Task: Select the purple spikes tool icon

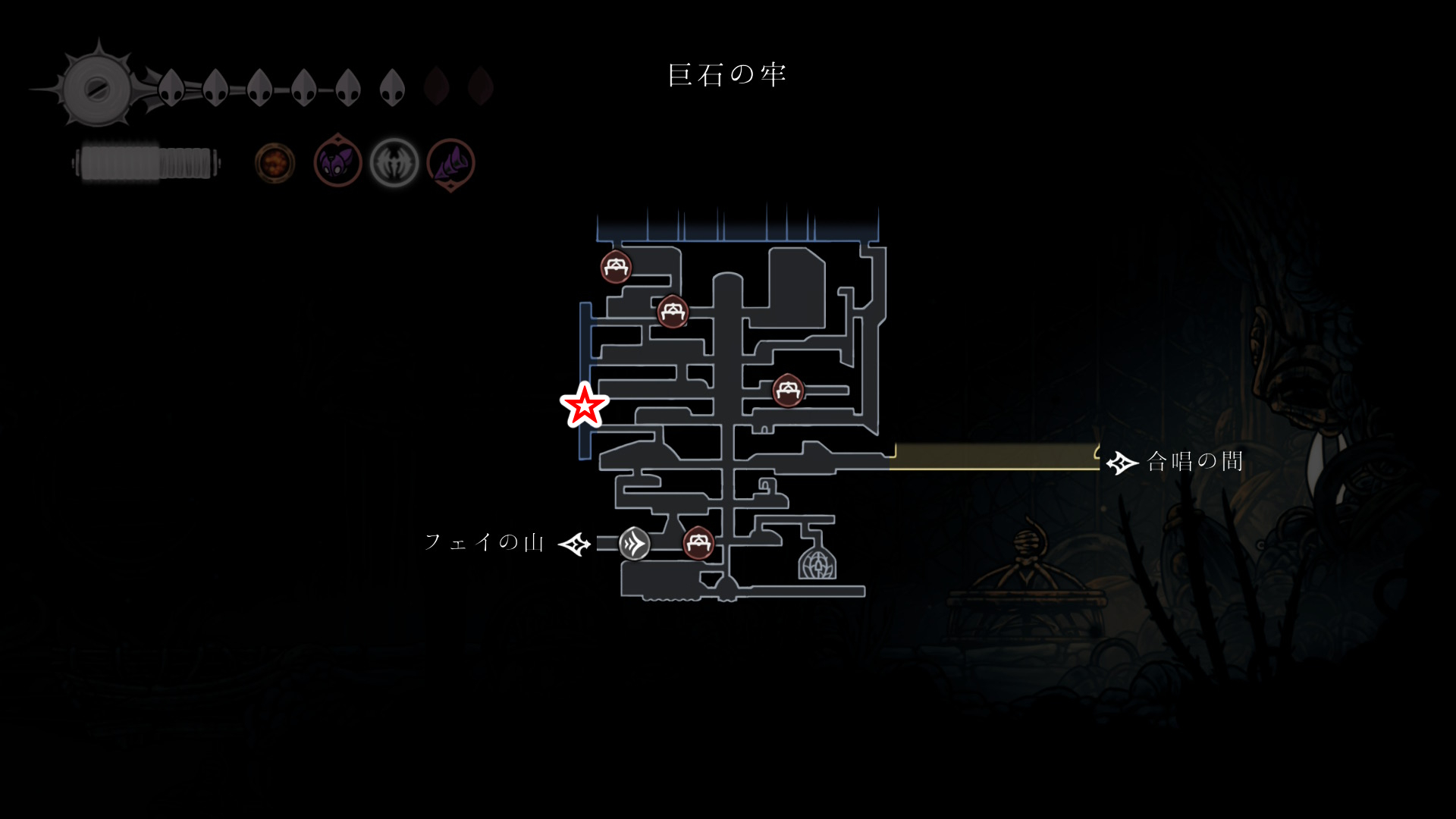Action: (451, 163)
